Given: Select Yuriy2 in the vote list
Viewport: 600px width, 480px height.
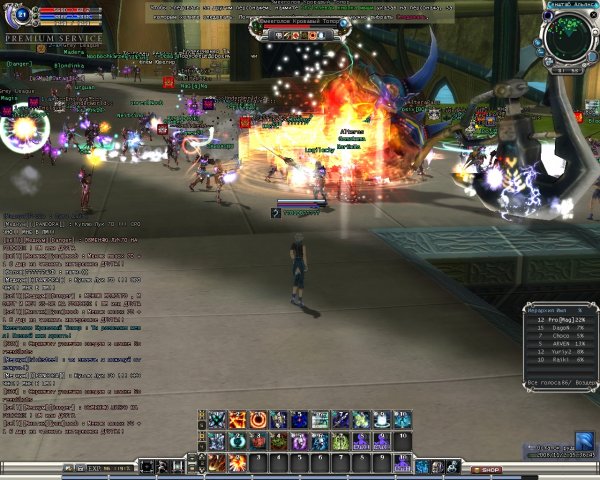Looking at the screenshot, I should [562, 353].
